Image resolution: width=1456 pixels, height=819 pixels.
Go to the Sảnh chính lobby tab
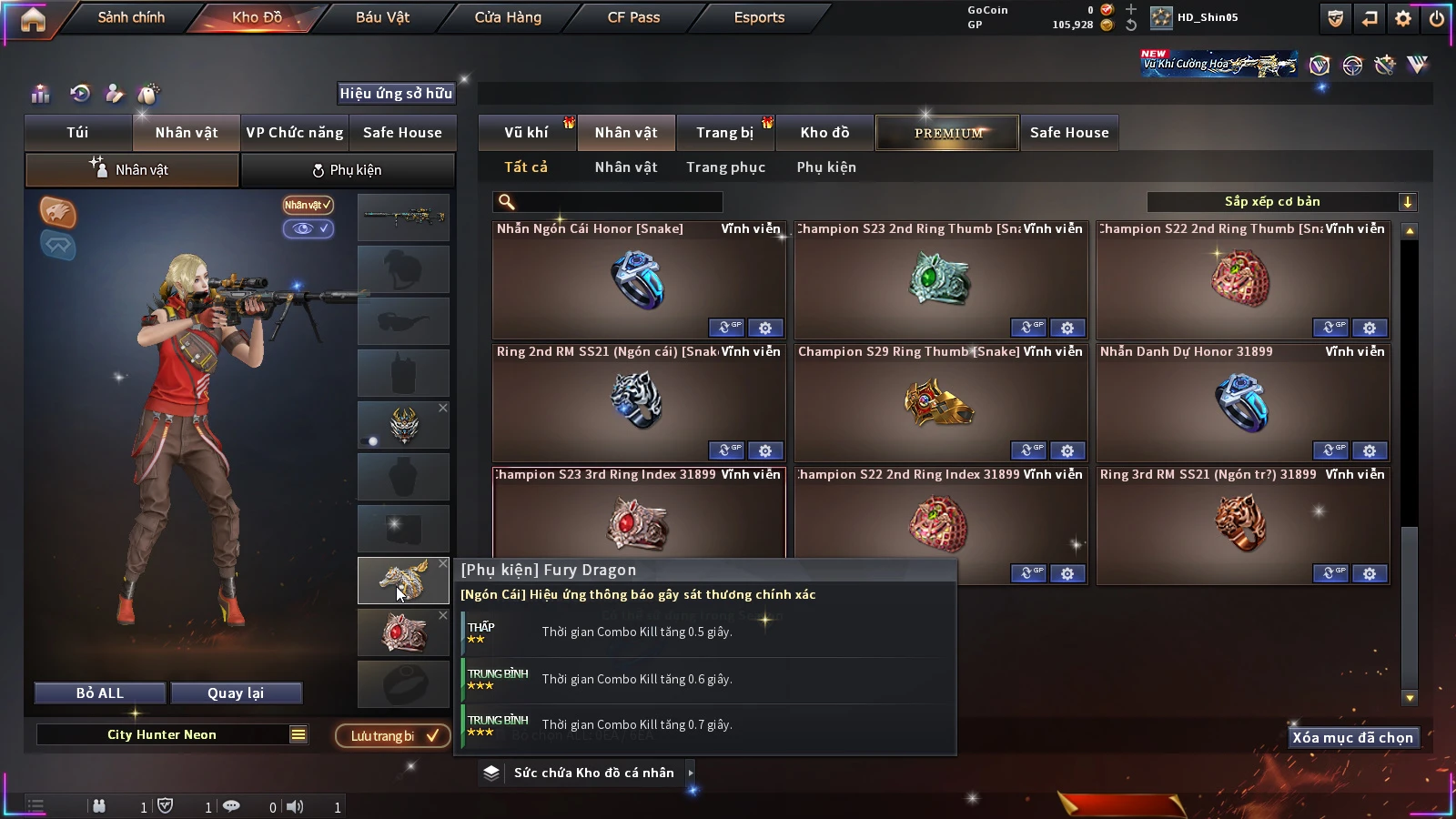pos(131,17)
